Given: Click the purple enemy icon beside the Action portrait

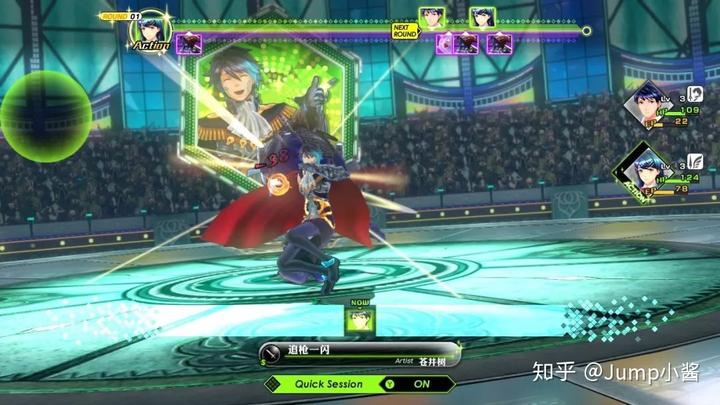Looking at the screenshot, I should (189, 44).
